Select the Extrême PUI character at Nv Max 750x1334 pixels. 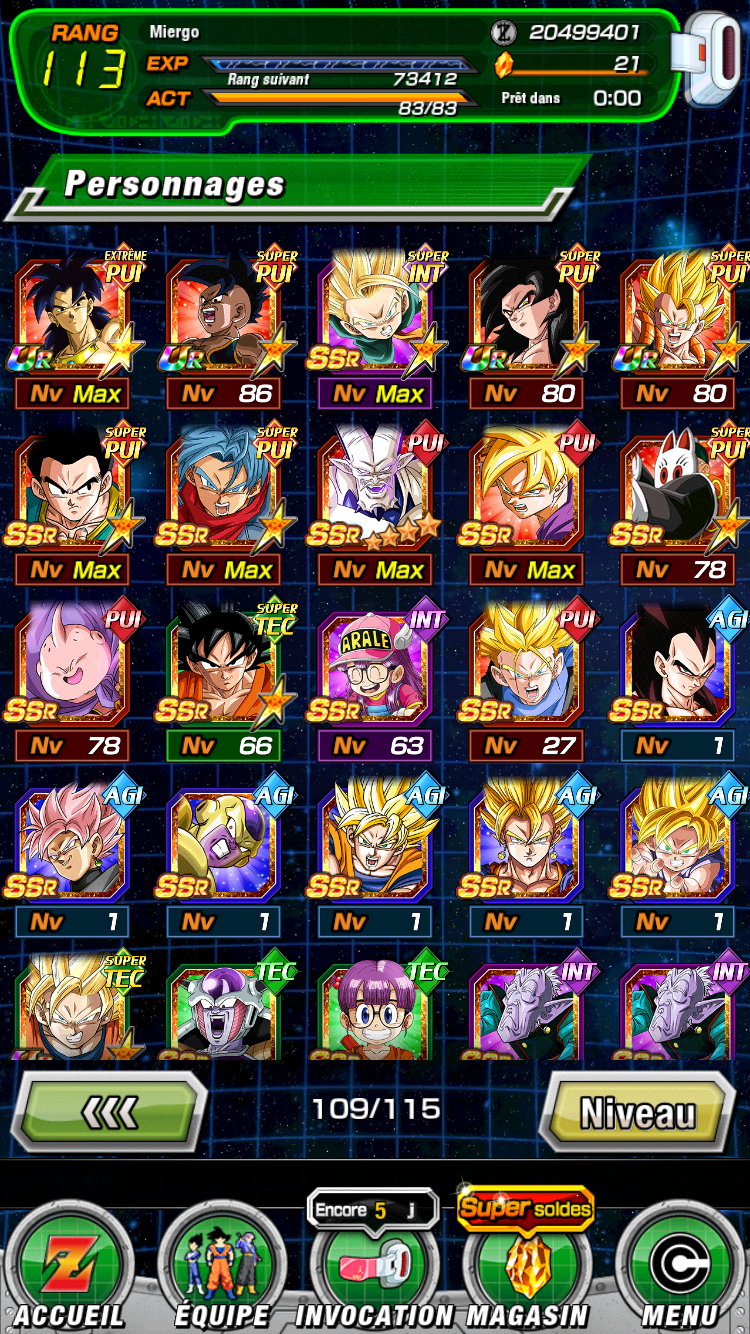[72, 317]
